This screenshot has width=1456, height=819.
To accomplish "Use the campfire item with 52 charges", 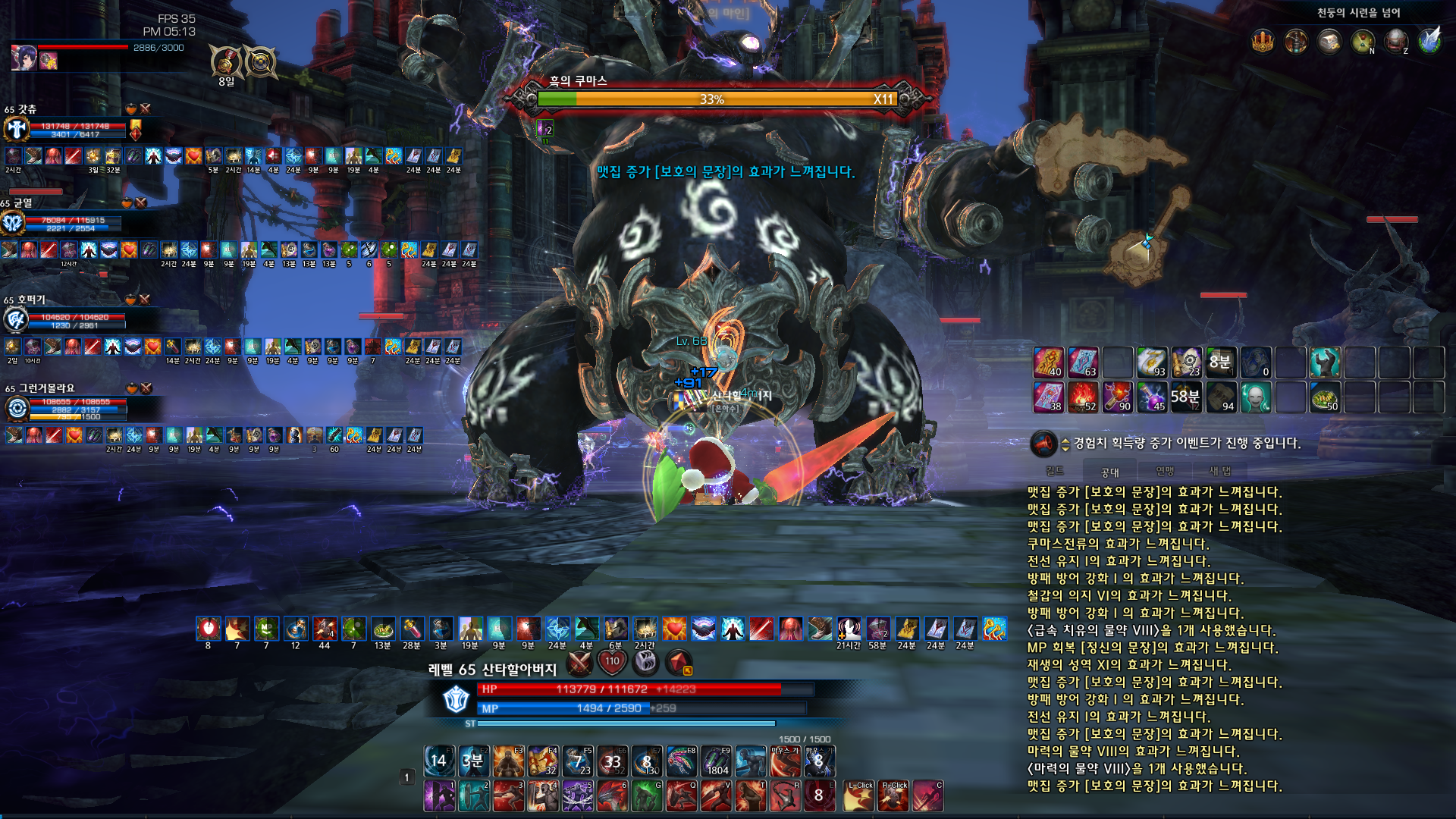I will (x=1082, y=397).
